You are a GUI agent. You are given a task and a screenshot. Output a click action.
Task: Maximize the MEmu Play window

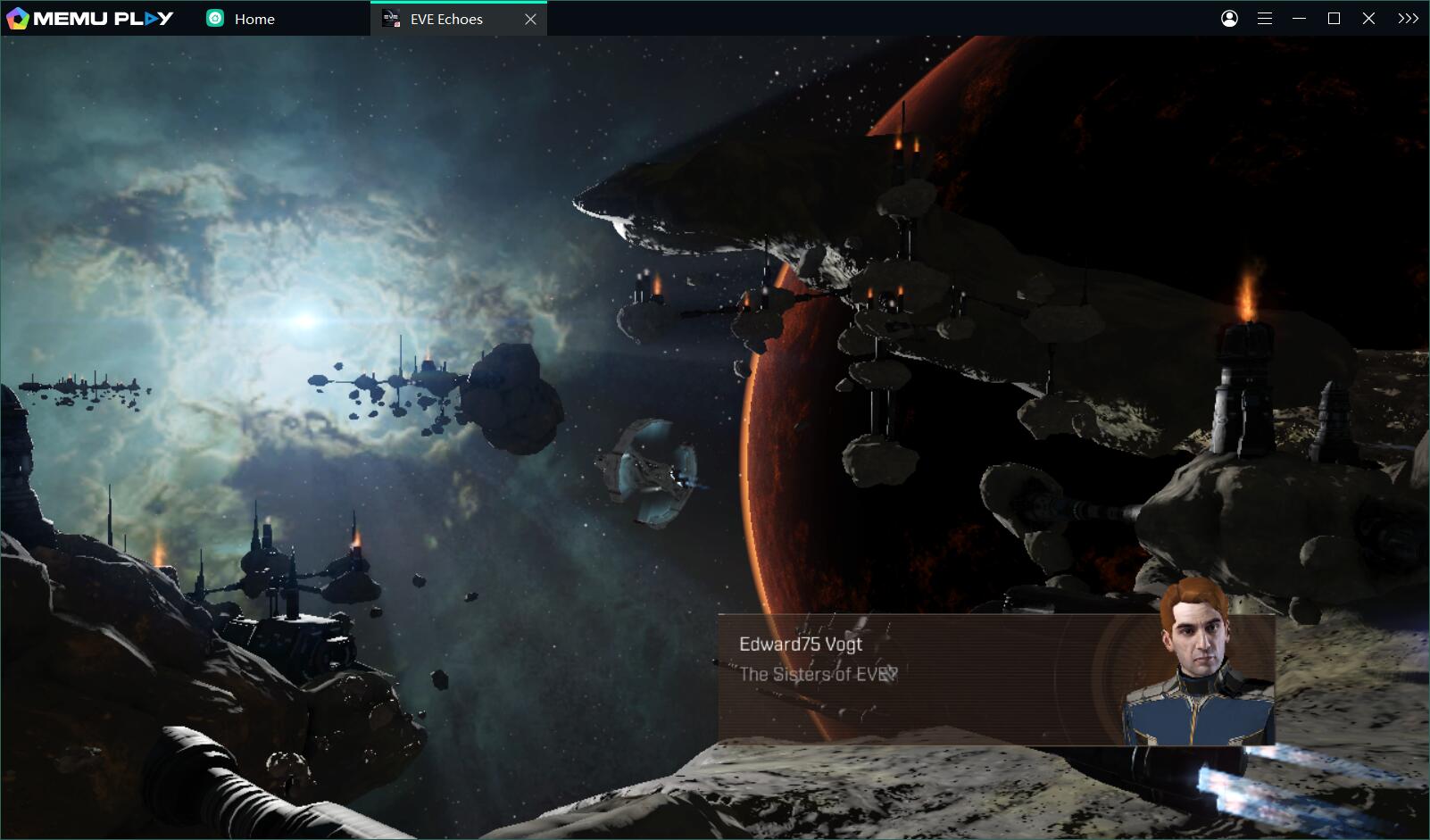tap(1334, 19)
